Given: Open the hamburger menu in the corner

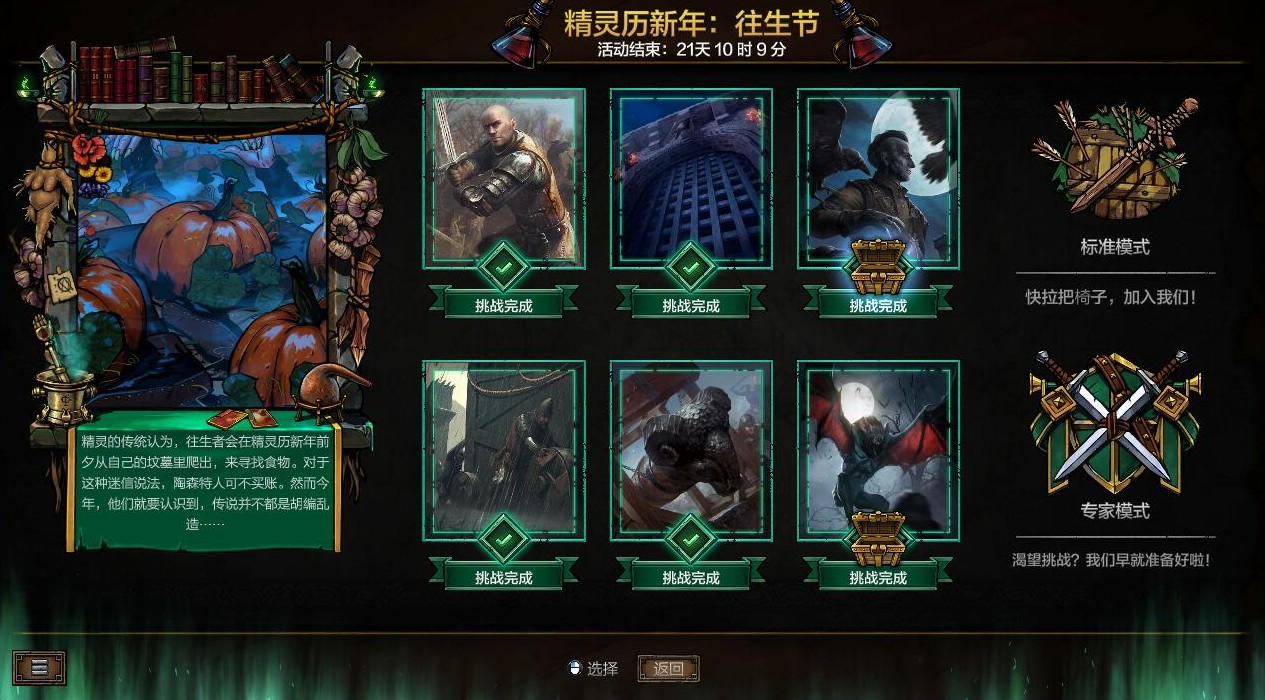Looking at the screenshot, I should tap(39, 667).
